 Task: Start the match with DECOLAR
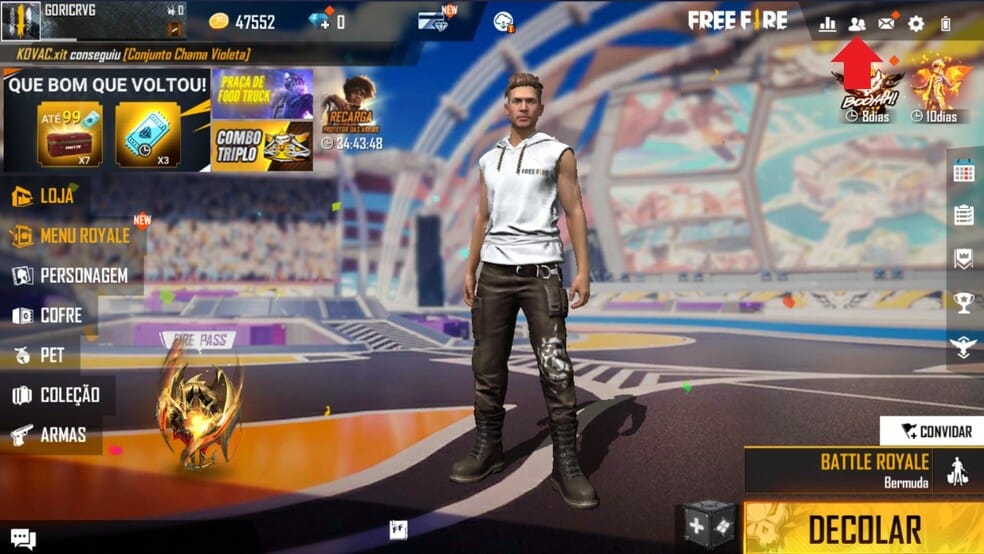tap(864, 529)
